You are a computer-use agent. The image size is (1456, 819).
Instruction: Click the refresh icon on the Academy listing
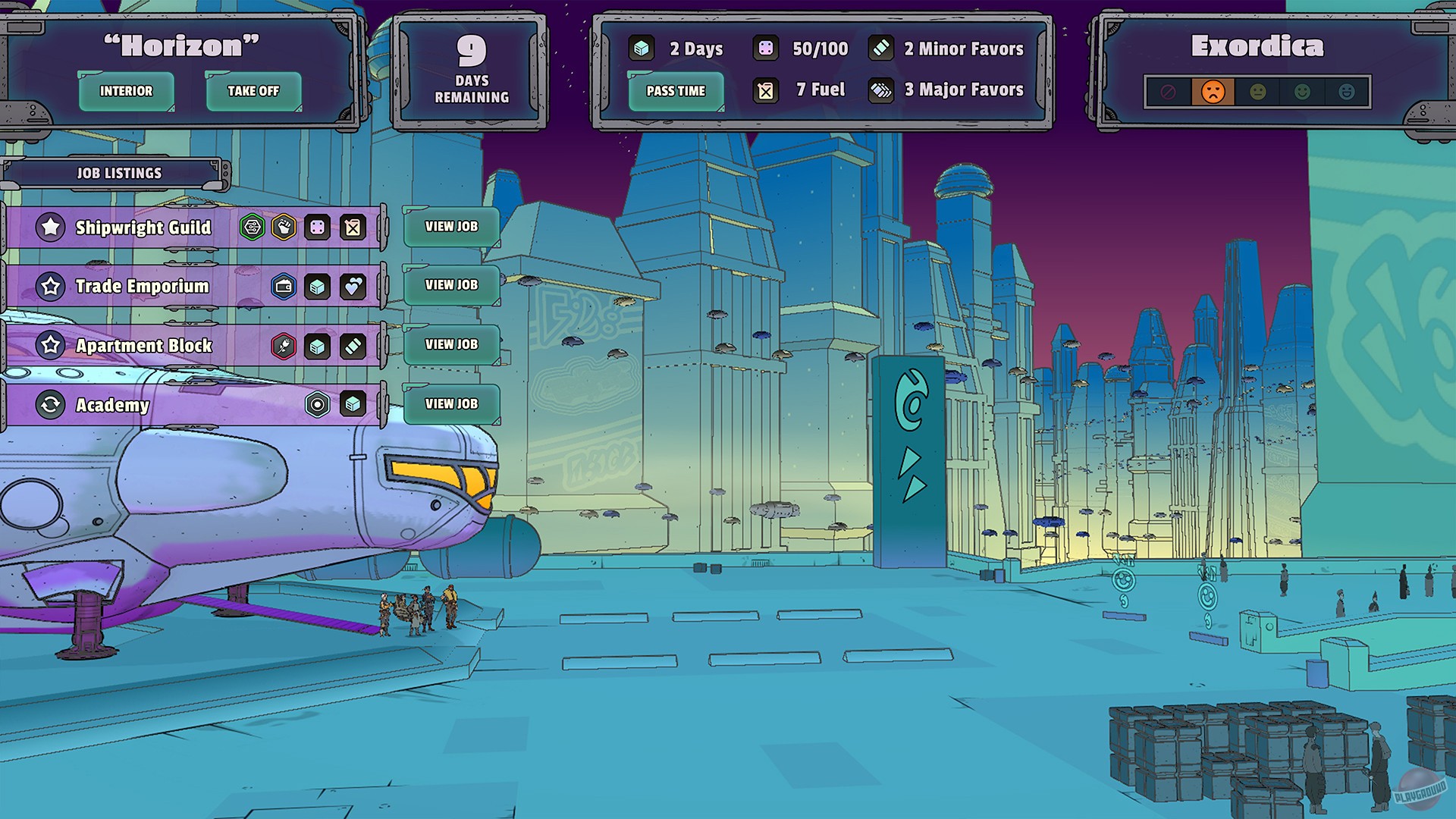(x=50, y=404)
